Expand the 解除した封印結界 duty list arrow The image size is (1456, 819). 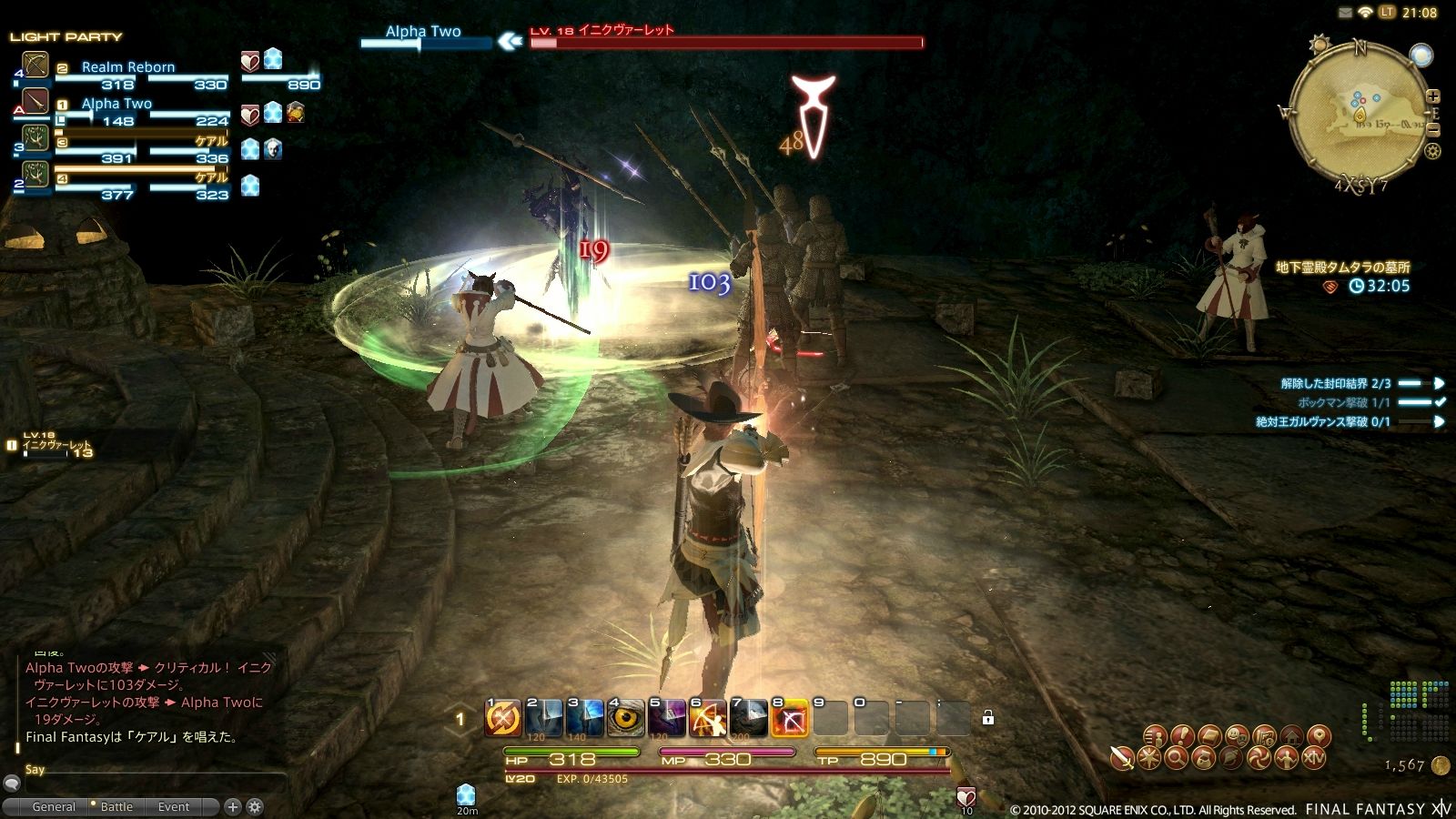point(1439,383)
